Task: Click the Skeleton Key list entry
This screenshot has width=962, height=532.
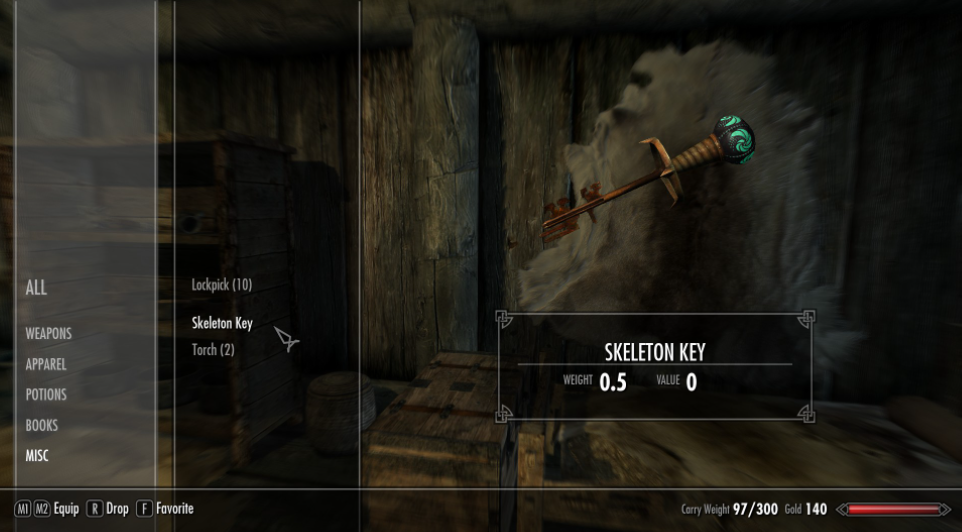Action: coord(222,324)
